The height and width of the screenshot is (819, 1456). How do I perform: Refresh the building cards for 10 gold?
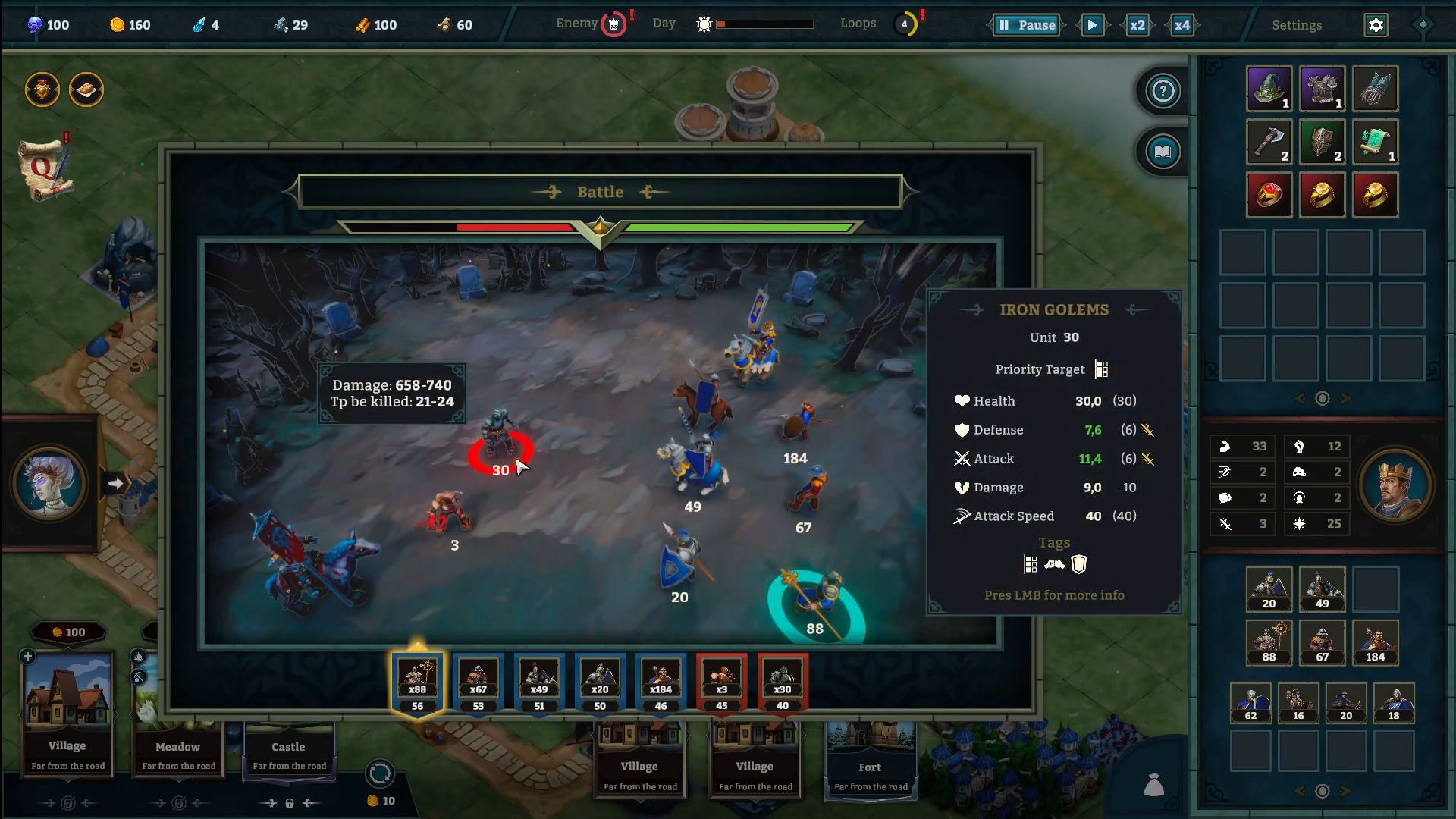pyautogui.click(x=379, y=774)
